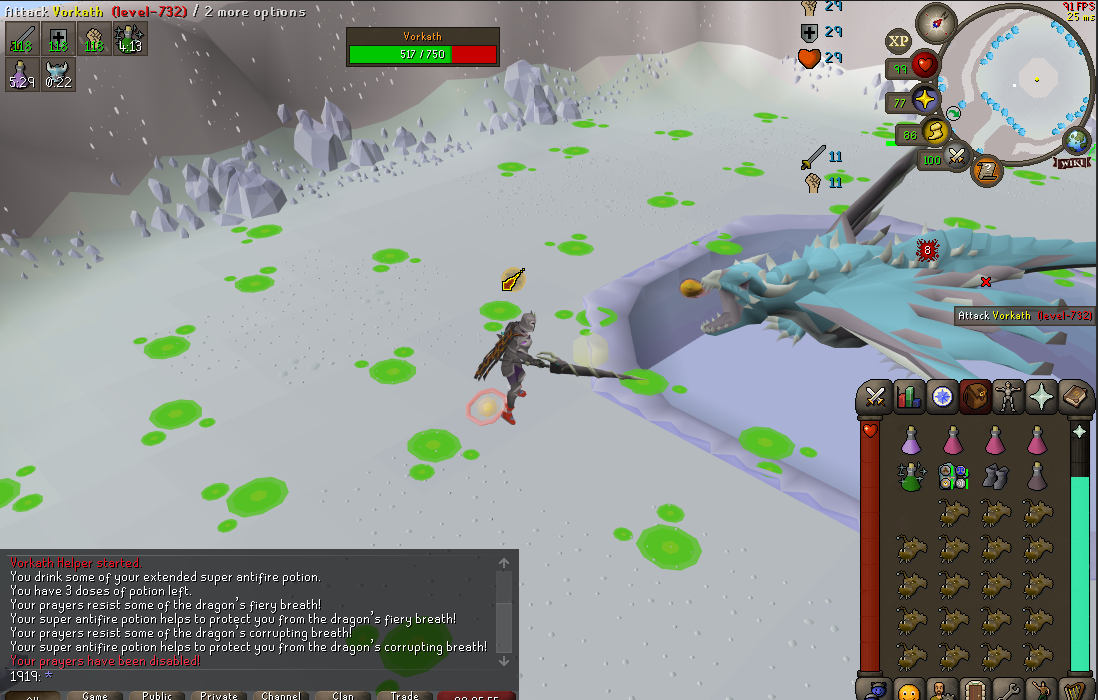The image size is (1098, 700).
Task: Toggle run using the run energy orb
Action: tap(935, 132)
